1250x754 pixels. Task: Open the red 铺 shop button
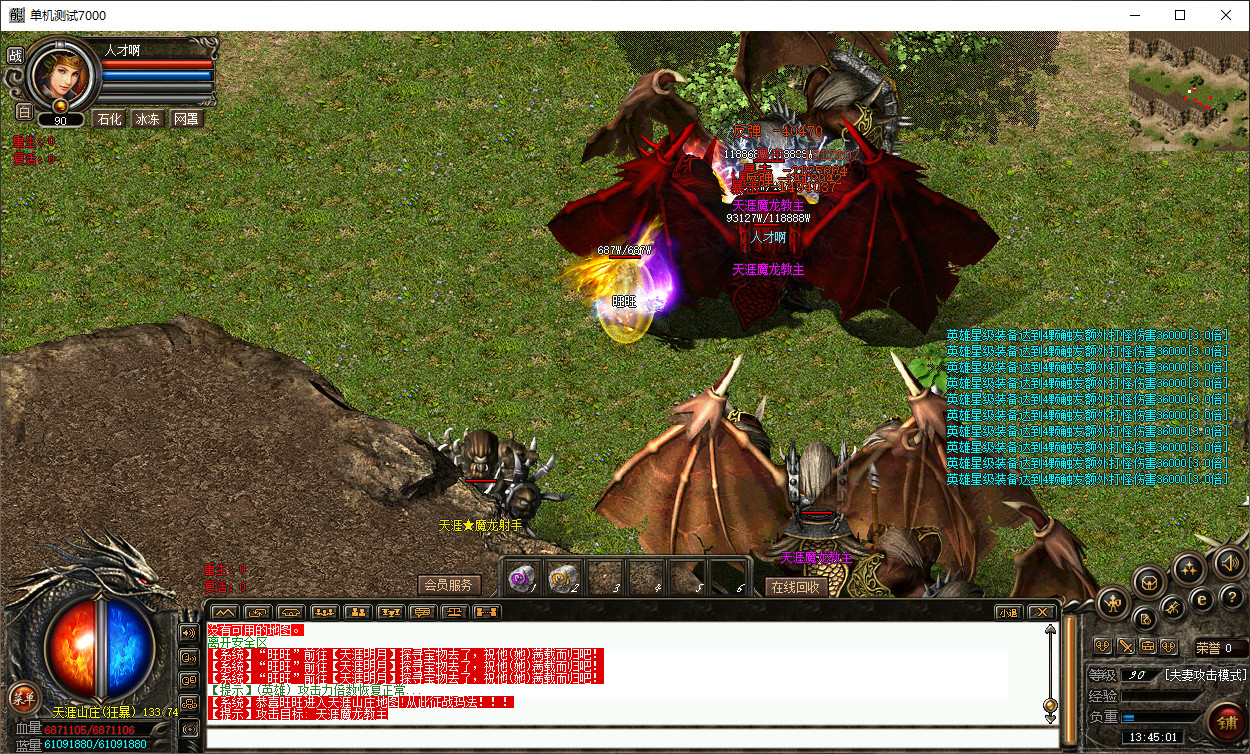coord(1225,719)
